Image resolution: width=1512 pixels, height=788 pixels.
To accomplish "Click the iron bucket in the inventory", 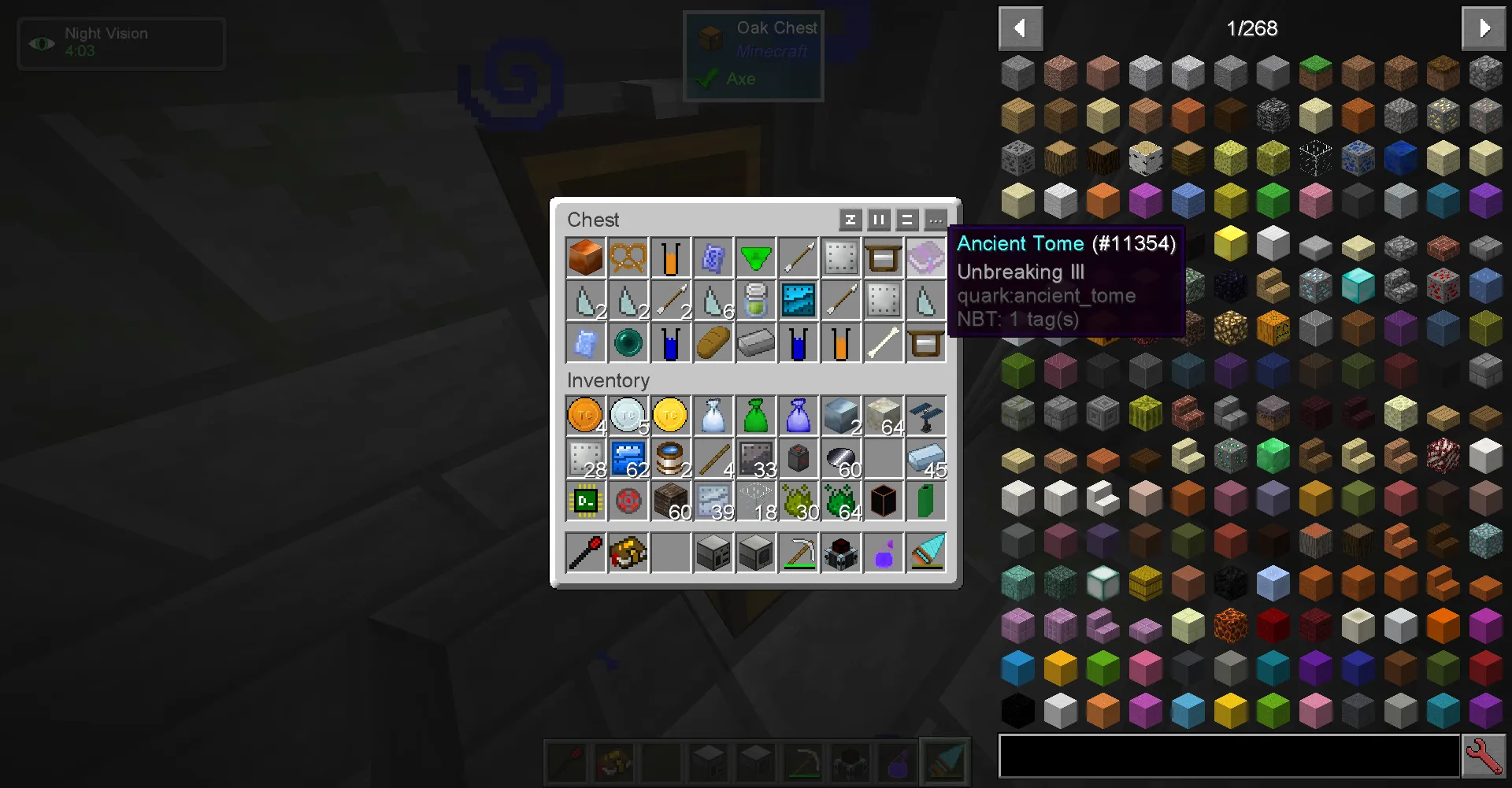I will (x=670, y=458).
